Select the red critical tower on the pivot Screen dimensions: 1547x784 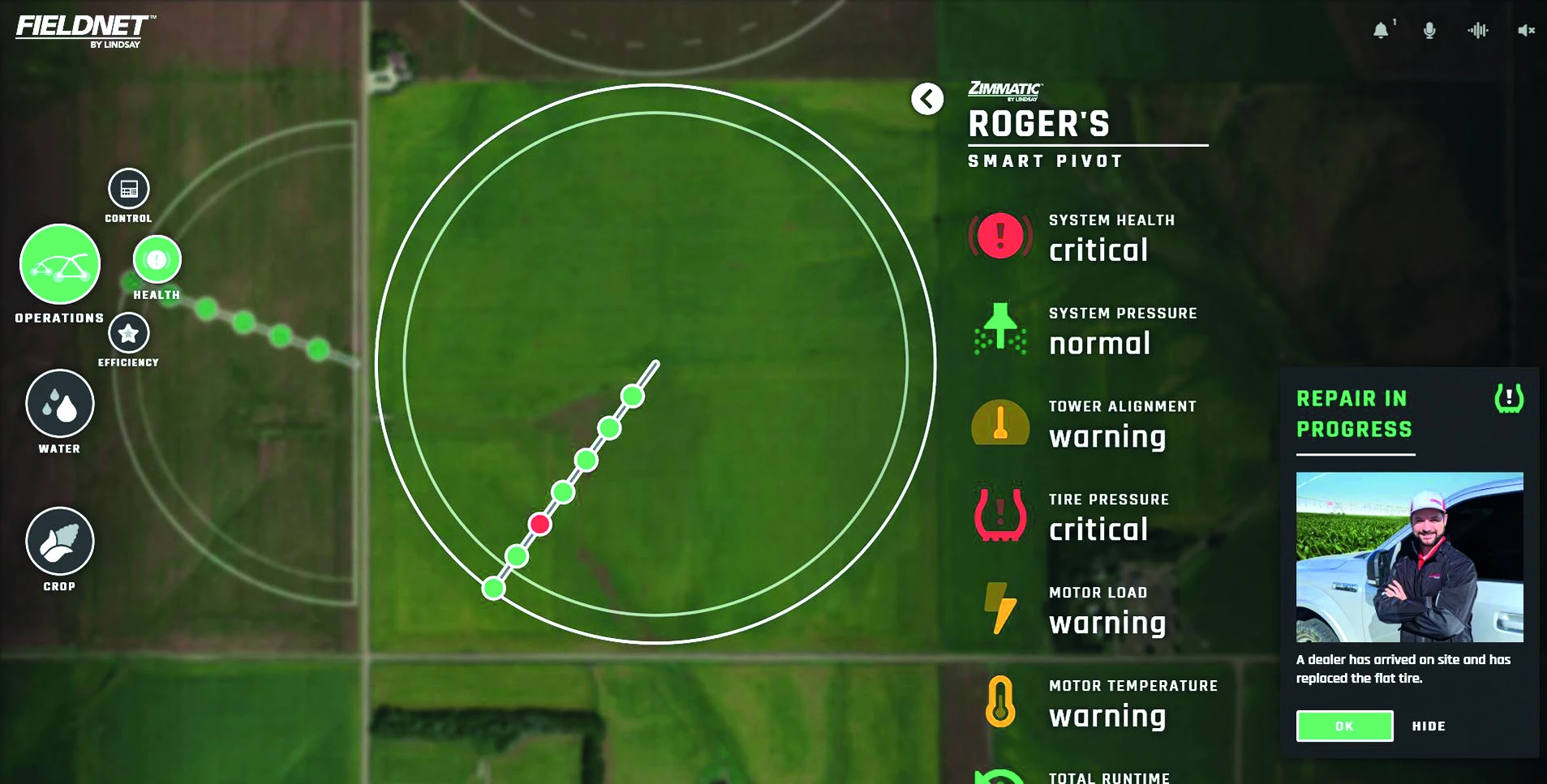(539, 525)
